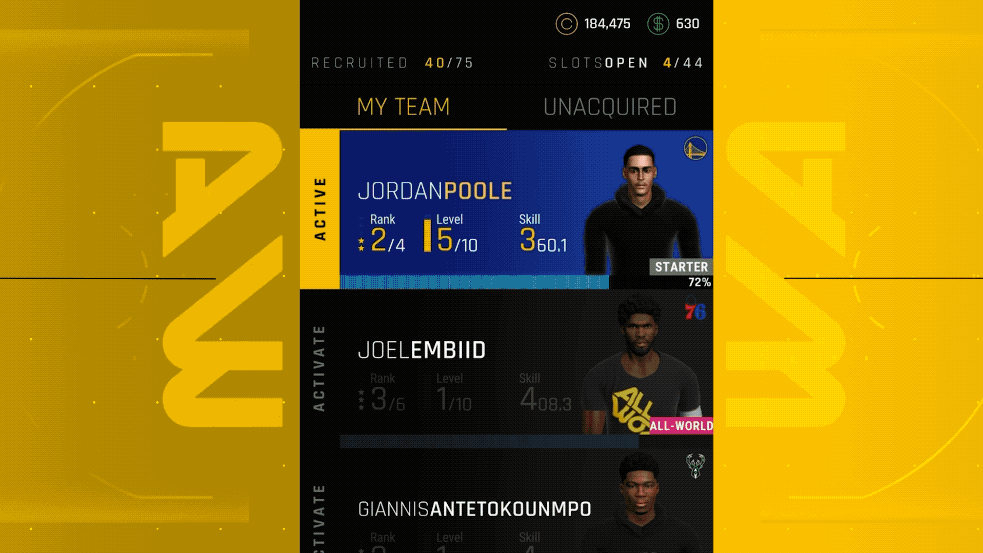Open the green cash currency balance
Image resolution: width=983 pixels, height=553 pixels.
[673, 24]
